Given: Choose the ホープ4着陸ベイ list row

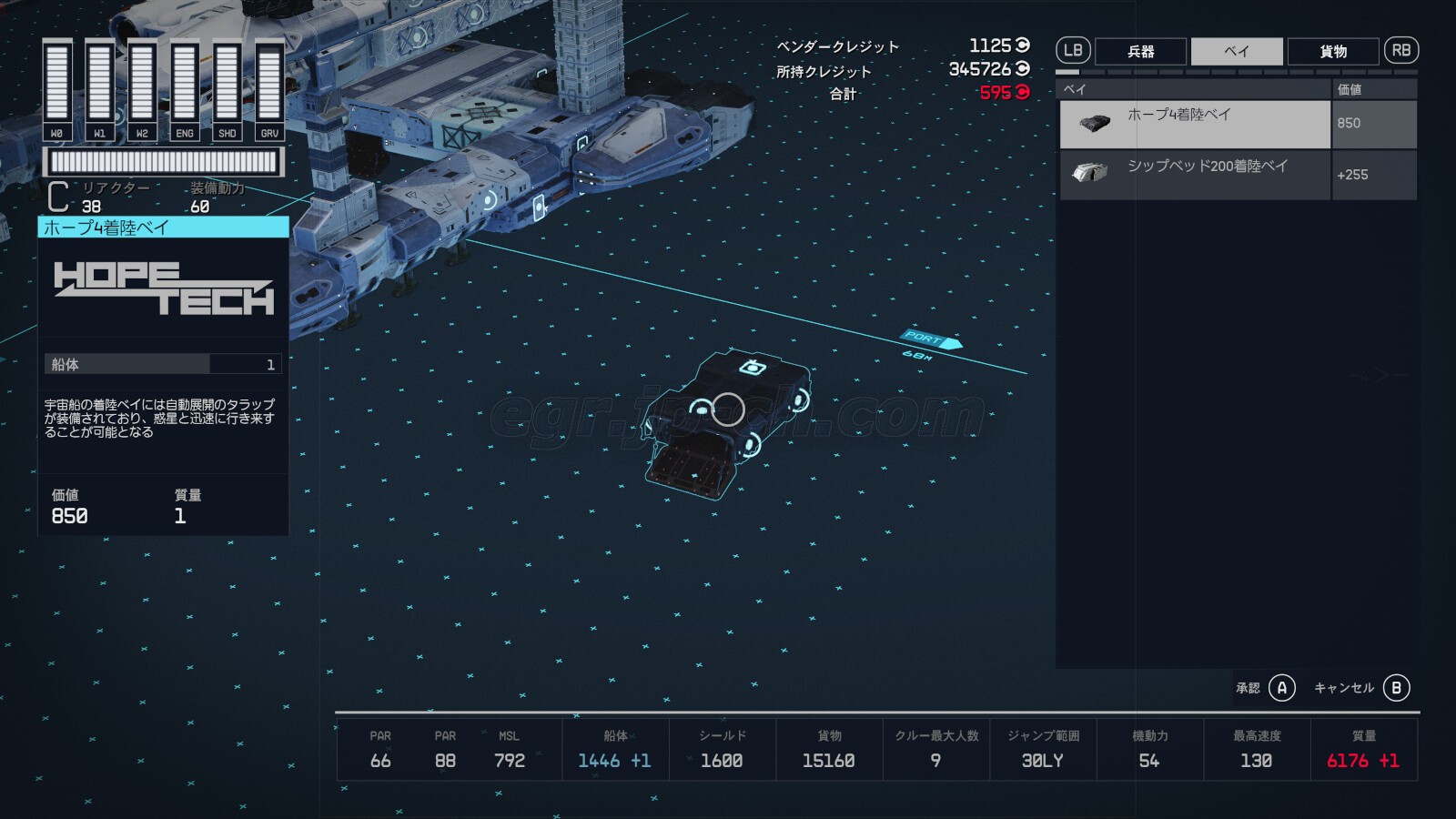Looking at the screenshot, I should (1195, 124).
